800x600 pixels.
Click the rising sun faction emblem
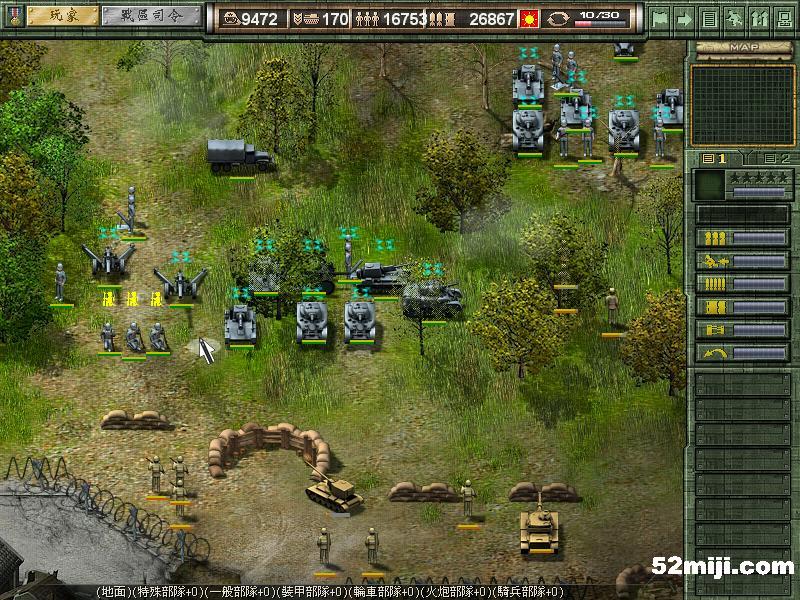coord(529,18)
